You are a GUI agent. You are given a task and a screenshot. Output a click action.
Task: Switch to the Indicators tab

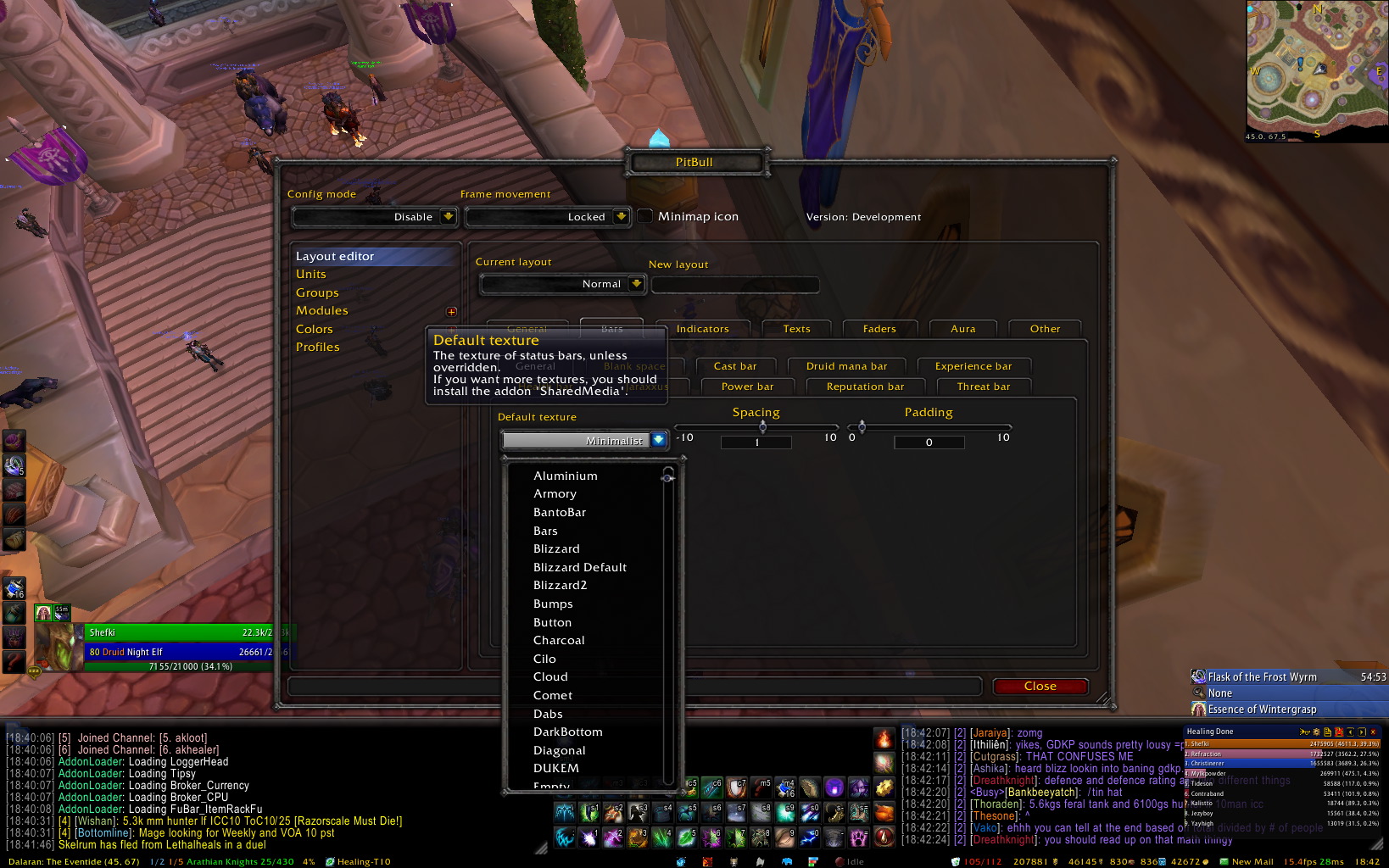pos(702,329)
